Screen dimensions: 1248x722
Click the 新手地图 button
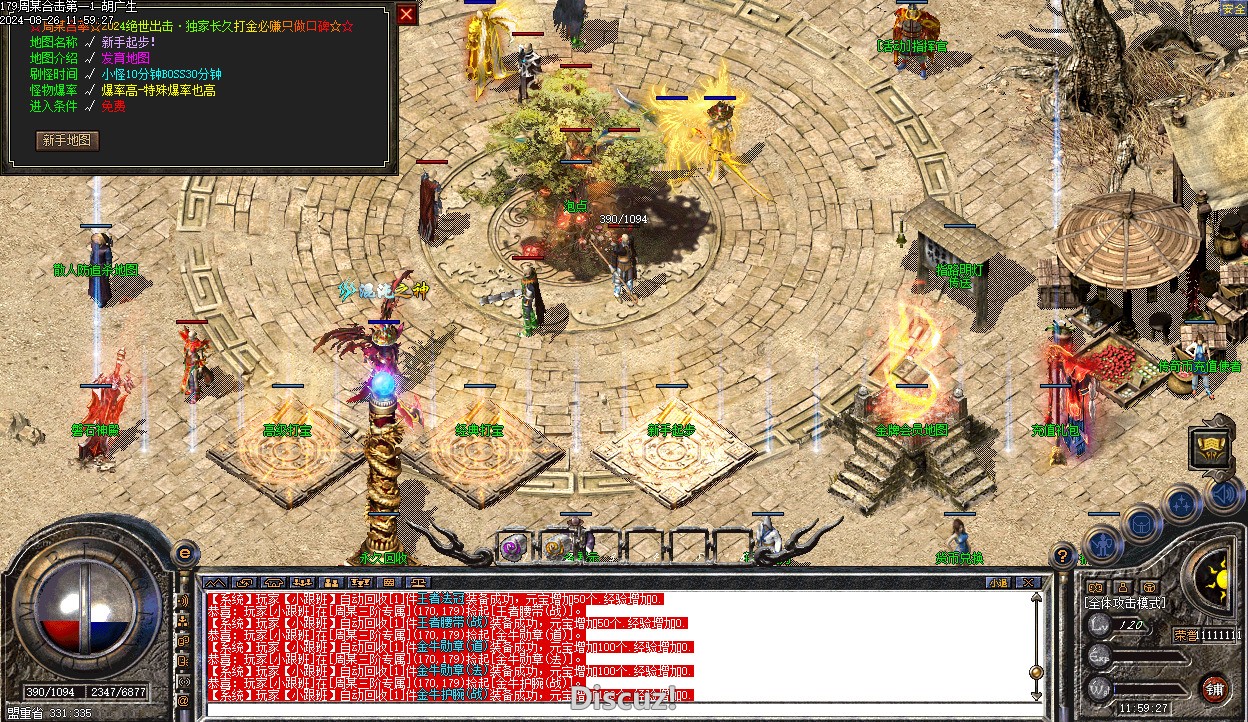coord(68,141)
